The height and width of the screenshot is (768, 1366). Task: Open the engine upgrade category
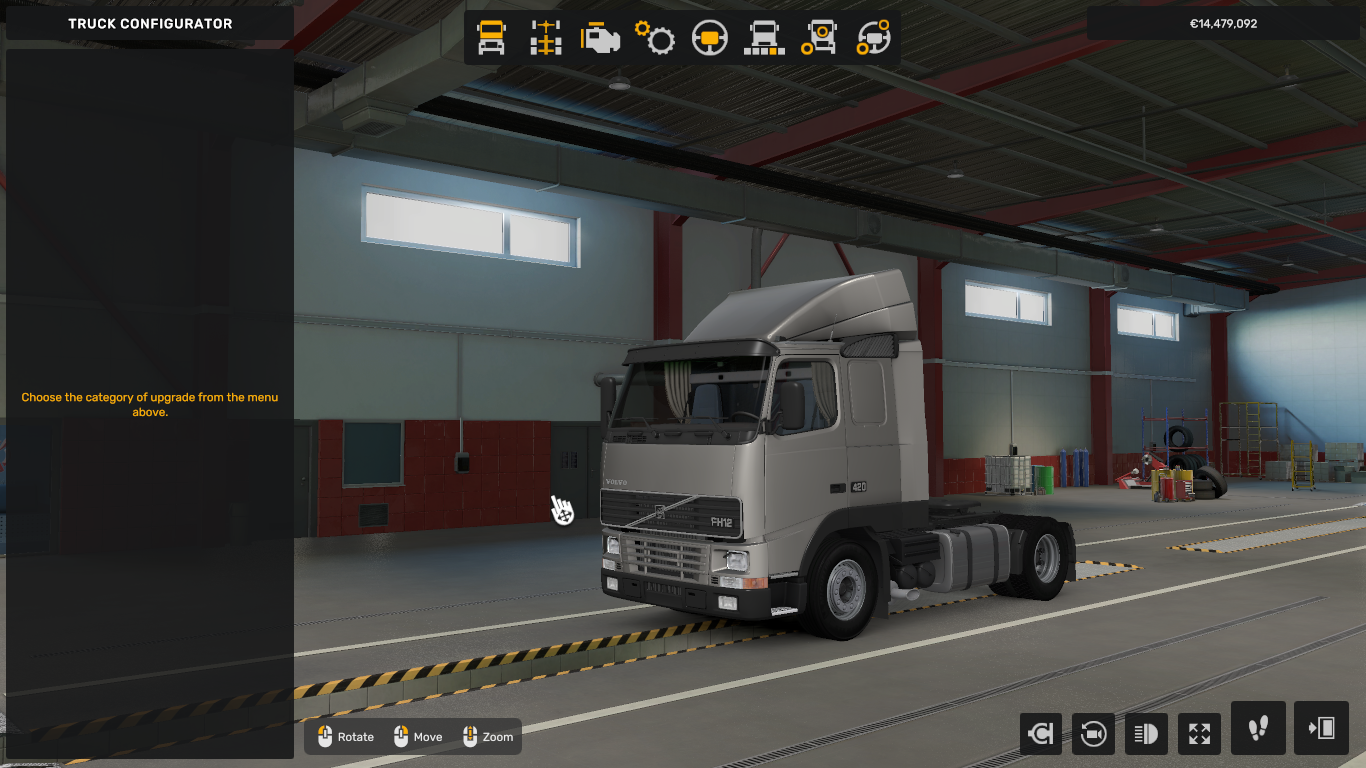point(601,38)
